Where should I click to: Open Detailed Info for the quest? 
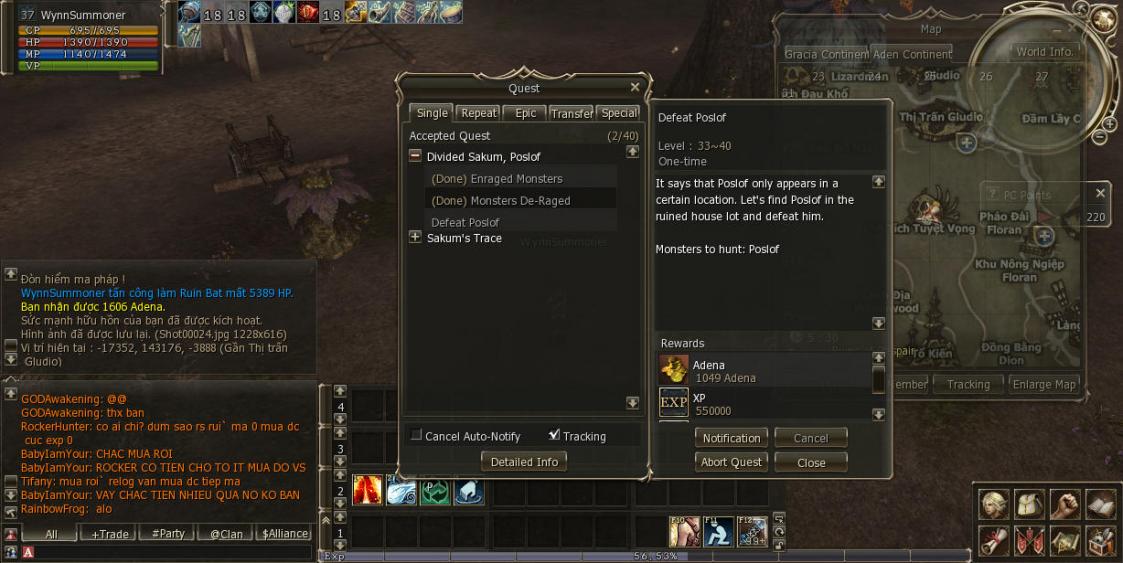[525, 461]
